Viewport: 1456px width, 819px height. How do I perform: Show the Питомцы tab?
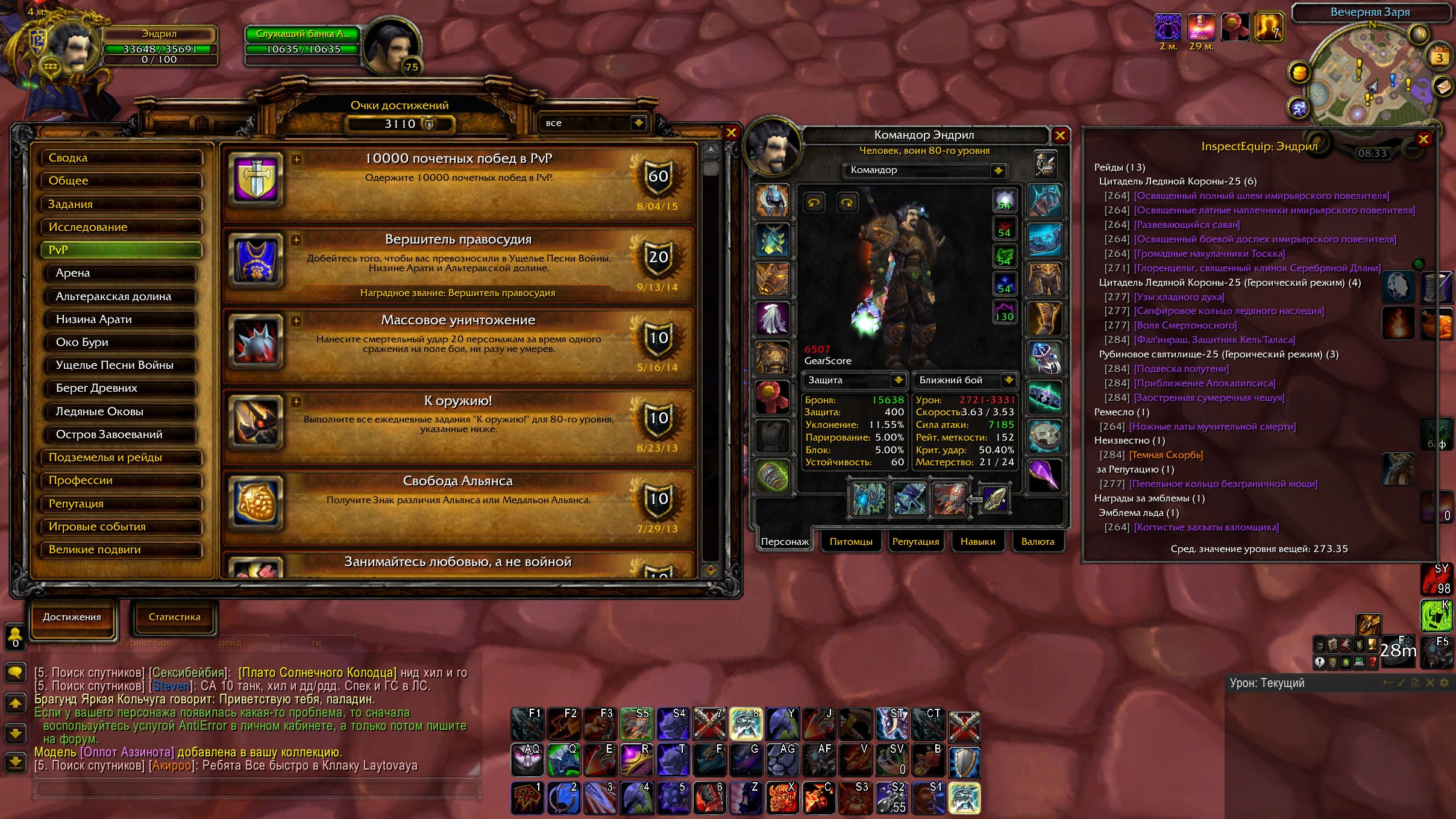click(x=850, y=542)
